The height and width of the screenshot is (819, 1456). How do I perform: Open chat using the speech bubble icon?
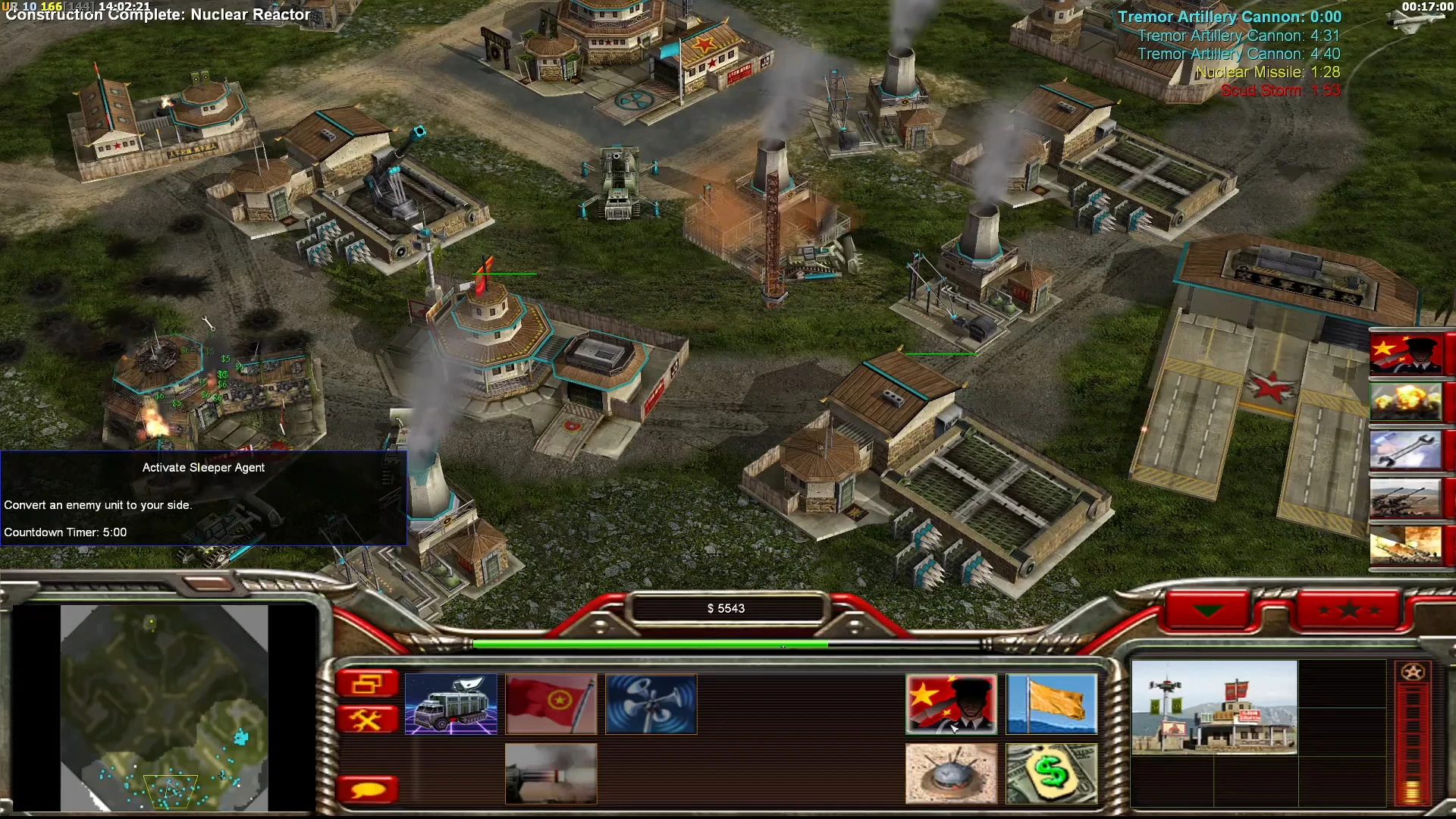(369, 789)
